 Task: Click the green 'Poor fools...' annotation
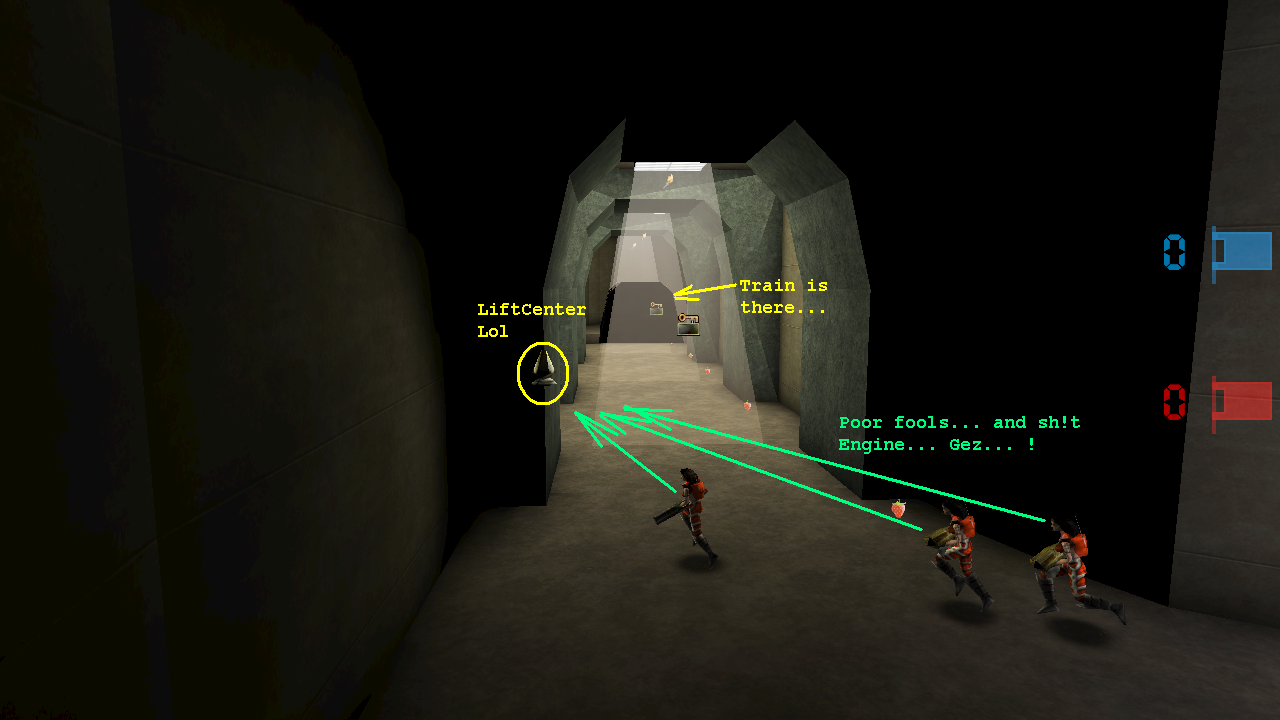pyautogui.click(x=959, y=433)
